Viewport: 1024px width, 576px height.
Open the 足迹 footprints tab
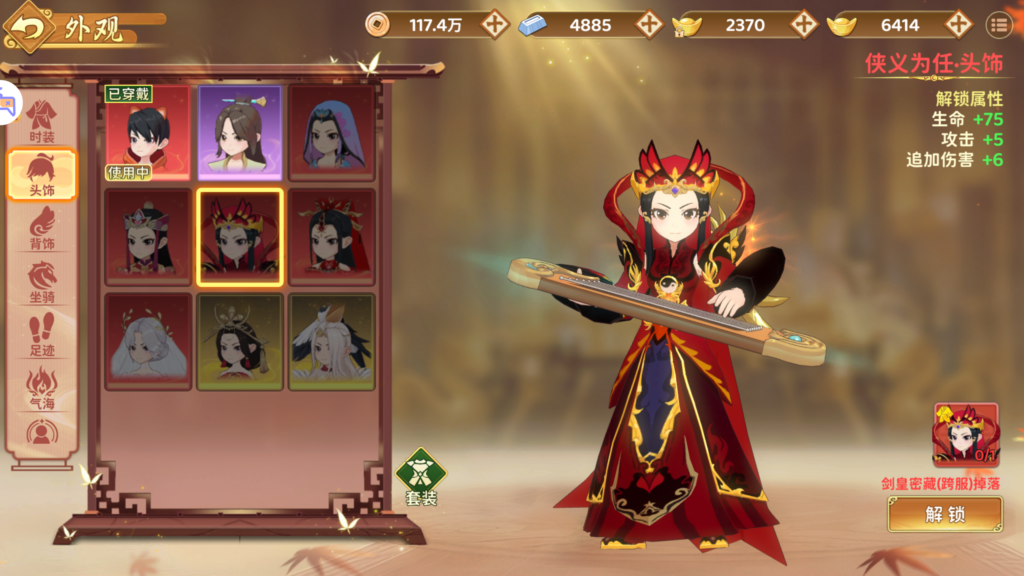[42, 335]
